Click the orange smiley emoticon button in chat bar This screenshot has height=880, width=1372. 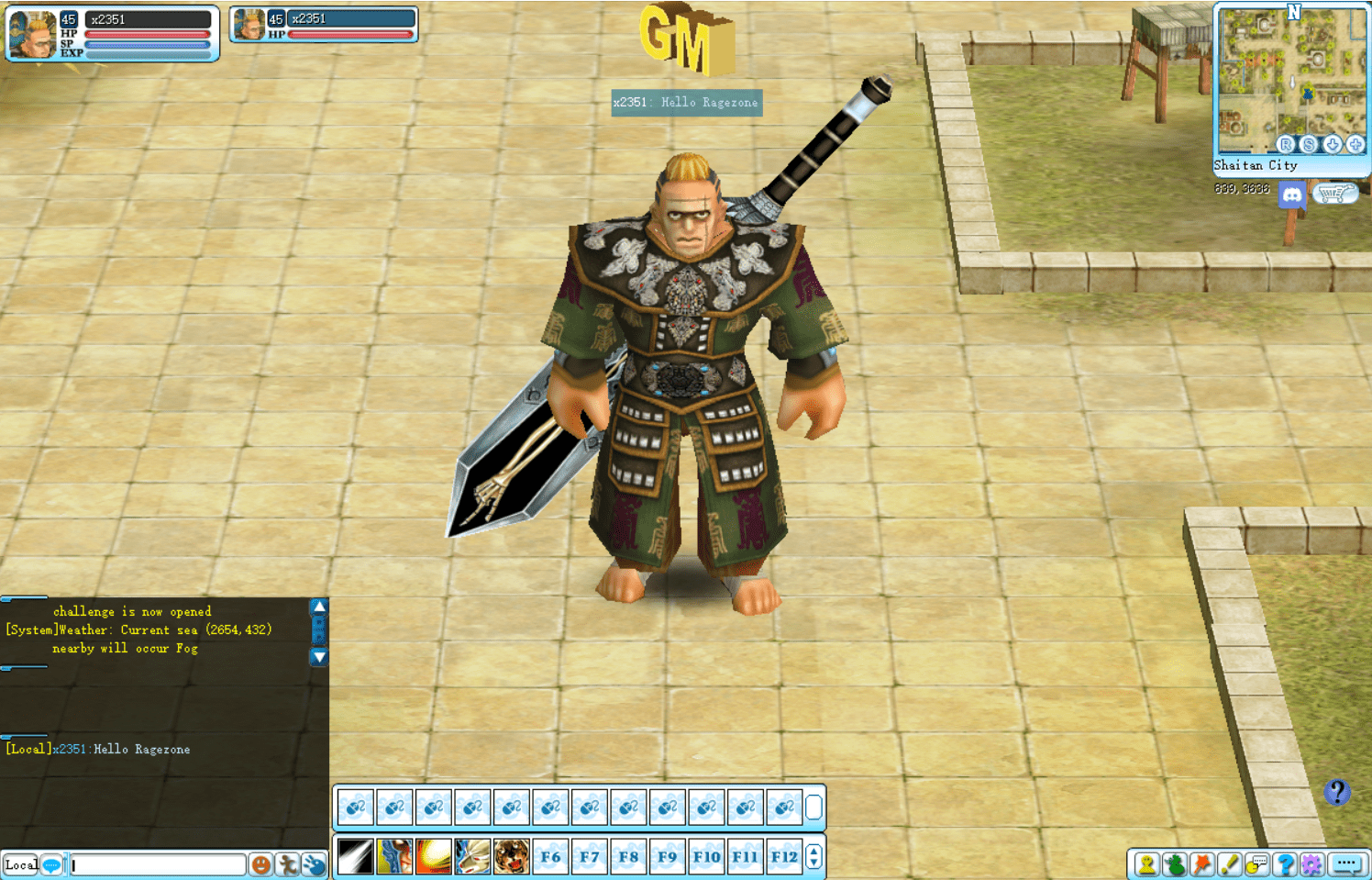[x=261, y=863]
